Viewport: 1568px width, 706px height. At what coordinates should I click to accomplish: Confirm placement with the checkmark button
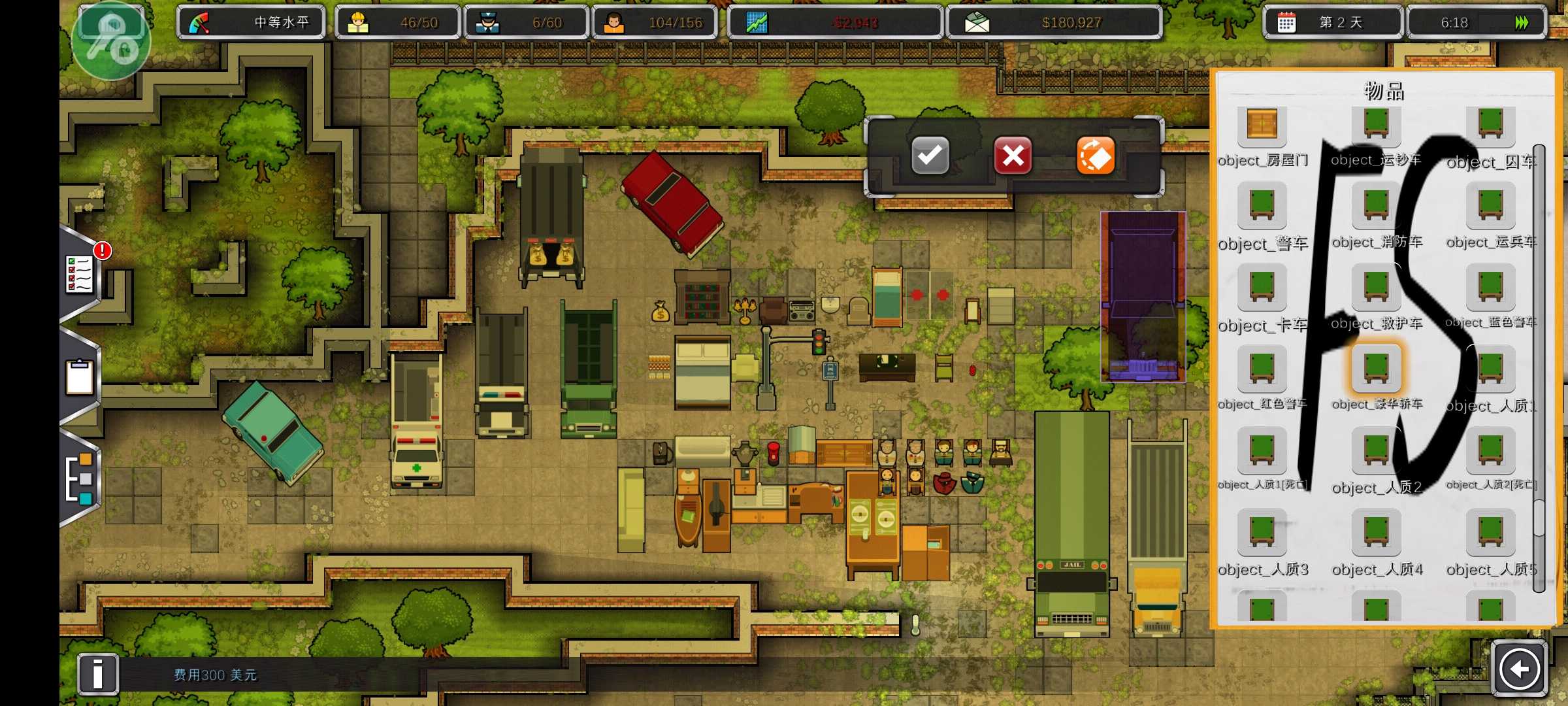930,156
